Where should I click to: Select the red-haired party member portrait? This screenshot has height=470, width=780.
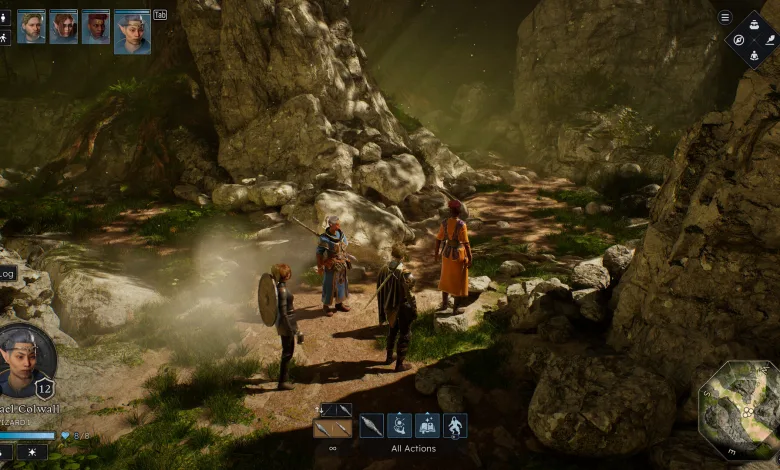[x=96, y=26]
